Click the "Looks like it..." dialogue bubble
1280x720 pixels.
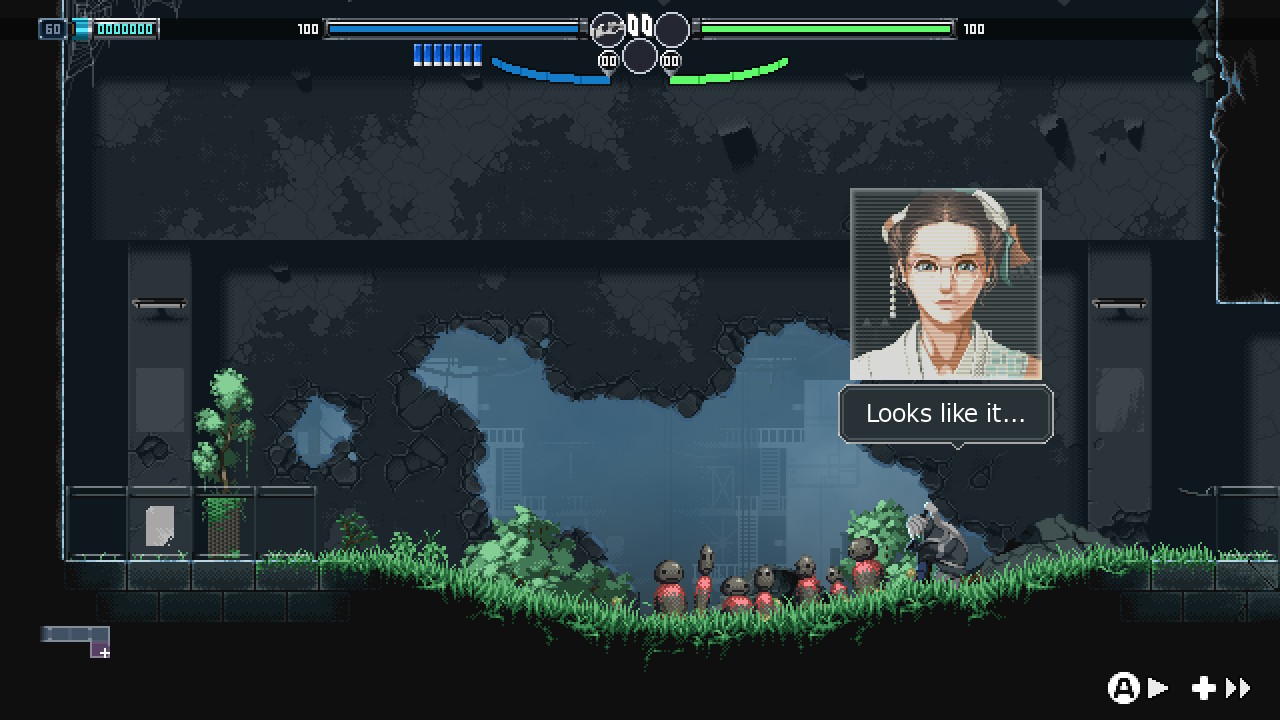click(945, 414)
